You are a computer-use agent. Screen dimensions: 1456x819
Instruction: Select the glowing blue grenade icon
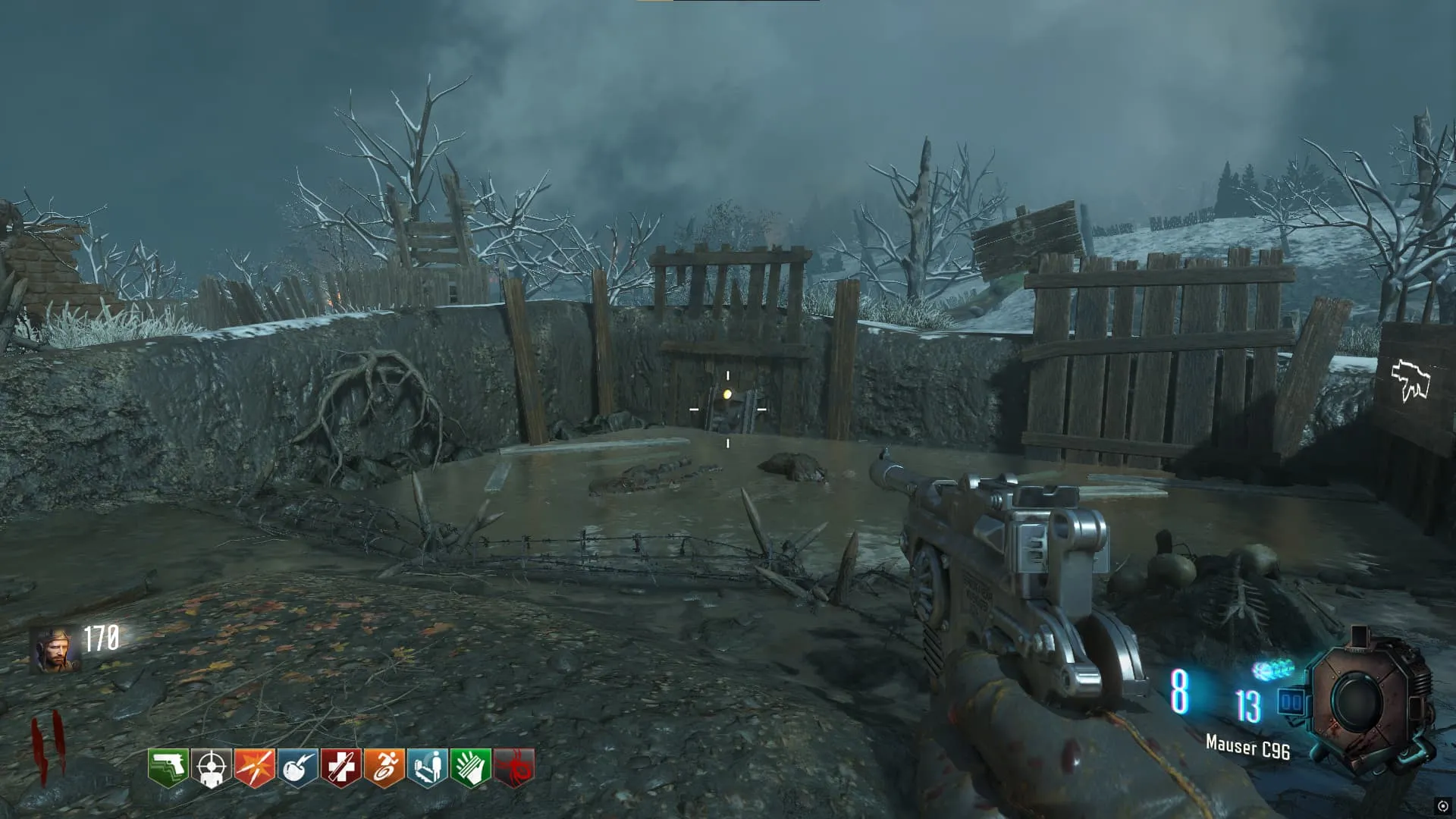click(x=1272, y=670)
